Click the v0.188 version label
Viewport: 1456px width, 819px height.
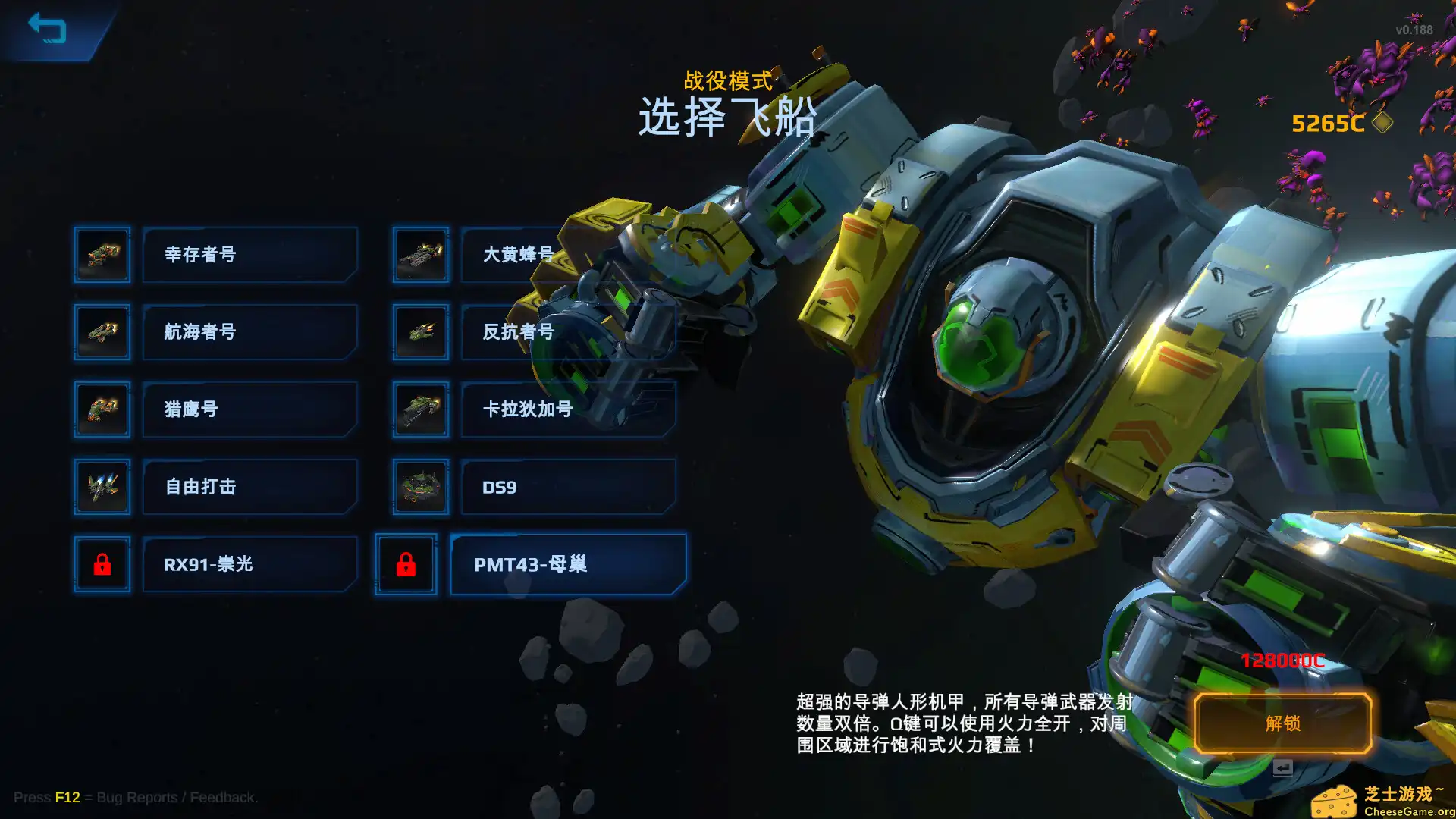coord(1415,30)
